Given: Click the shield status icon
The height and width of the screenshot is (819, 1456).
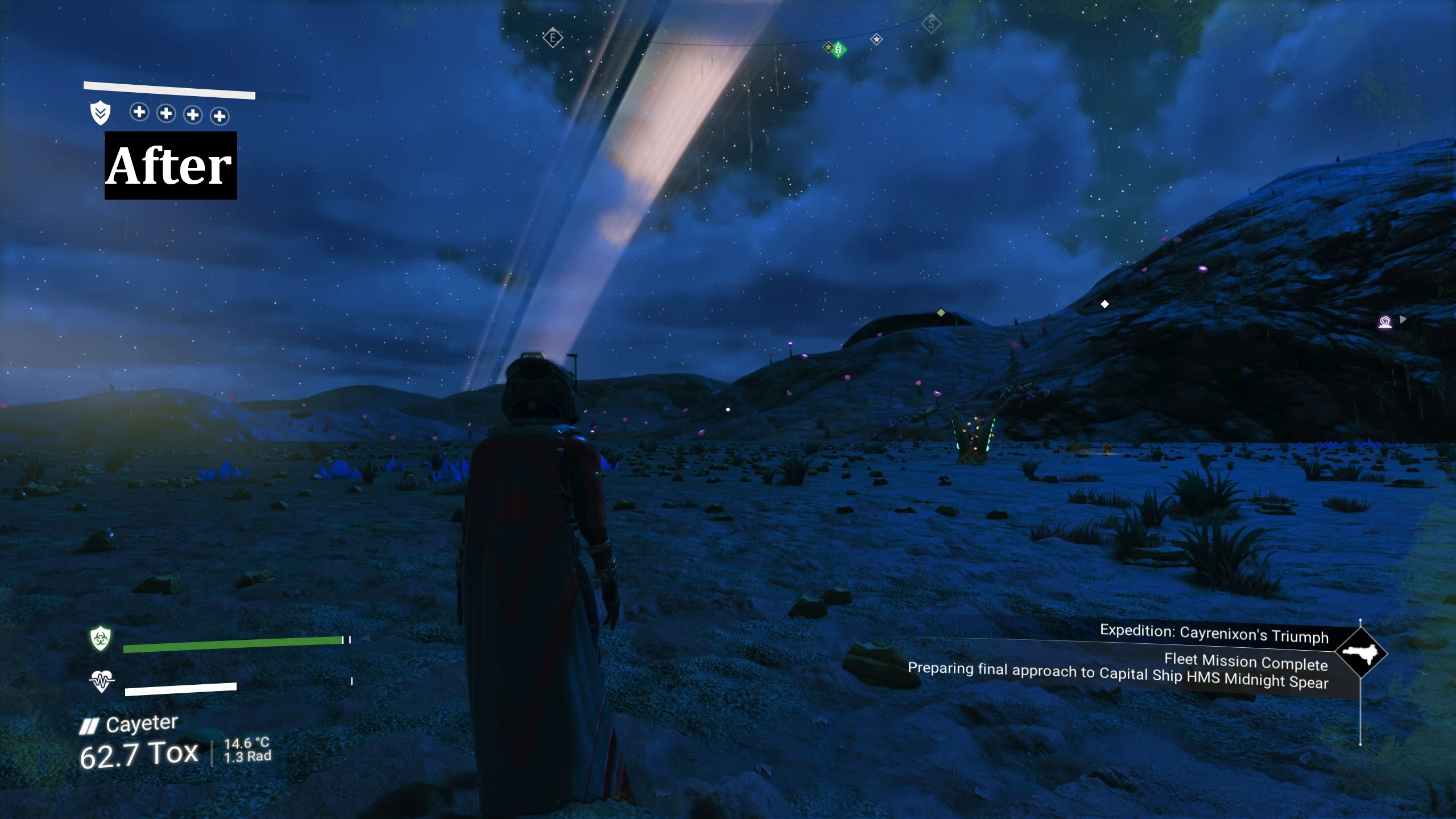Looking at the screenshot, I should coord(100,113).
